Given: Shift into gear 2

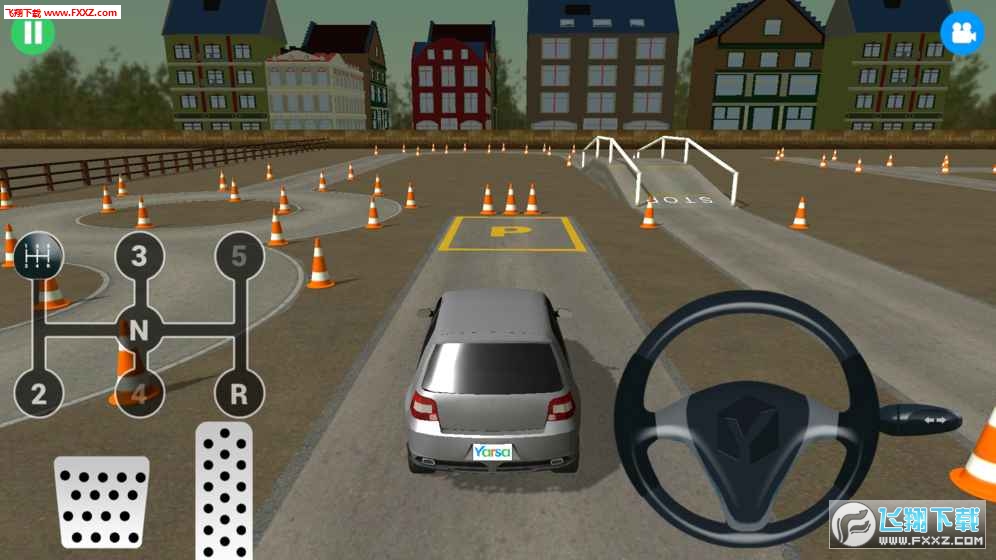Looking at the screenshot, I should tap(38, 394).
